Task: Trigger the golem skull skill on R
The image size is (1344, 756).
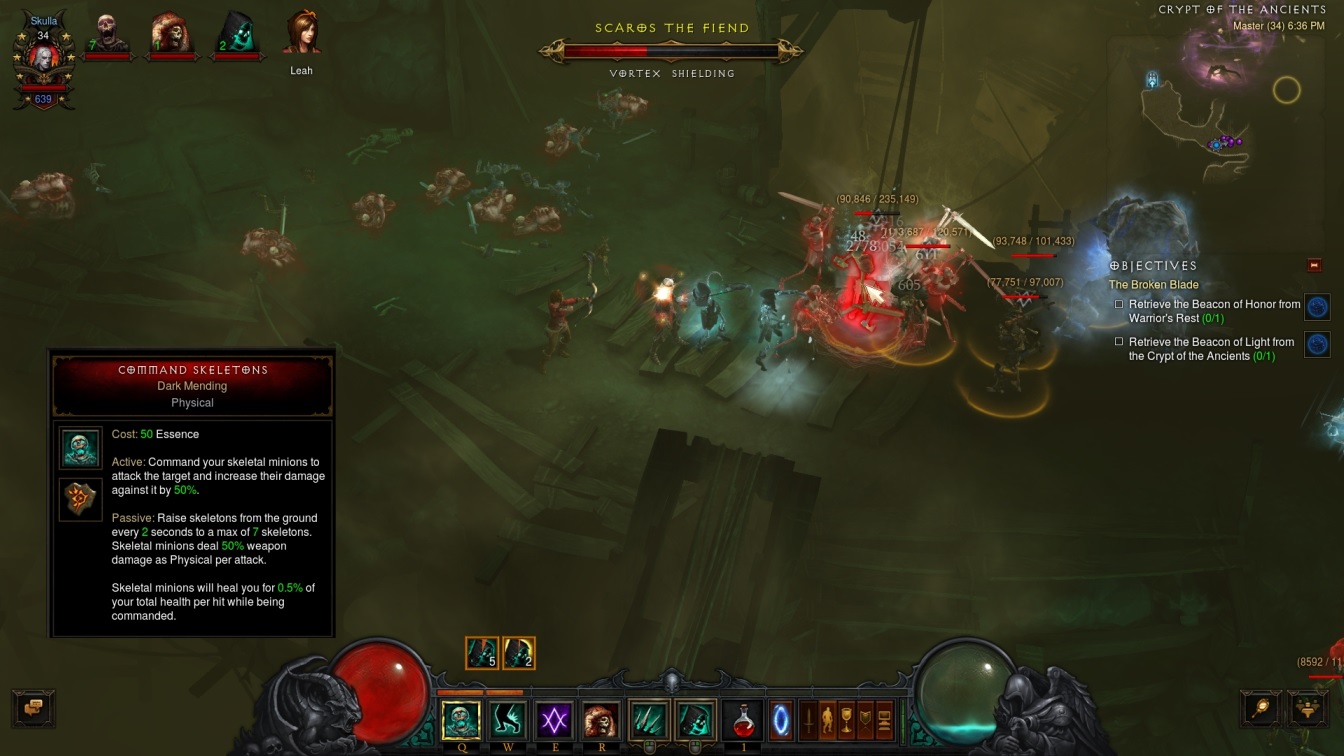Action: pyautogui.click(x=600, y=720)
